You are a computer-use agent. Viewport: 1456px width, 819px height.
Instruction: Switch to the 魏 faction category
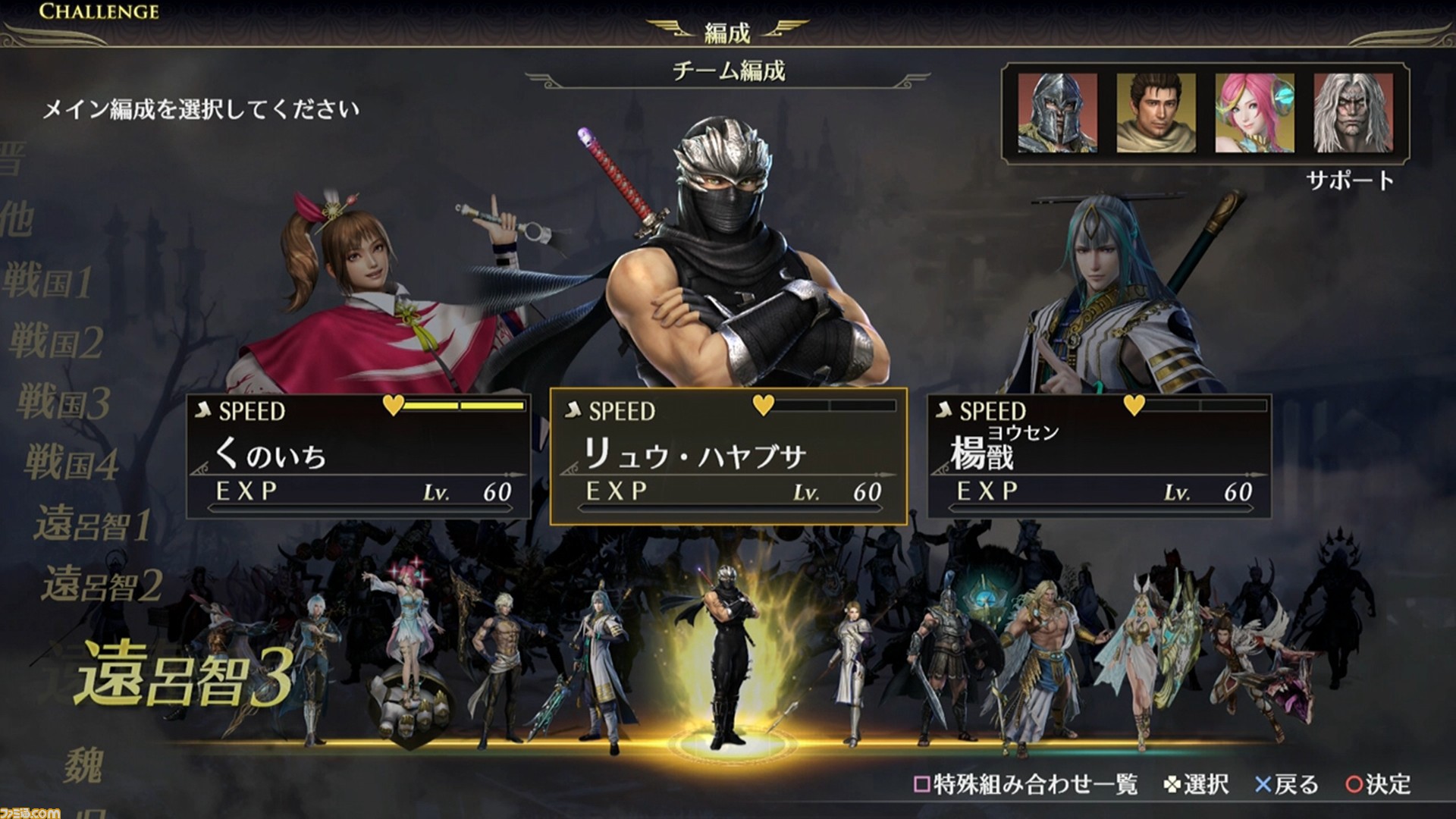click(83, 764)
